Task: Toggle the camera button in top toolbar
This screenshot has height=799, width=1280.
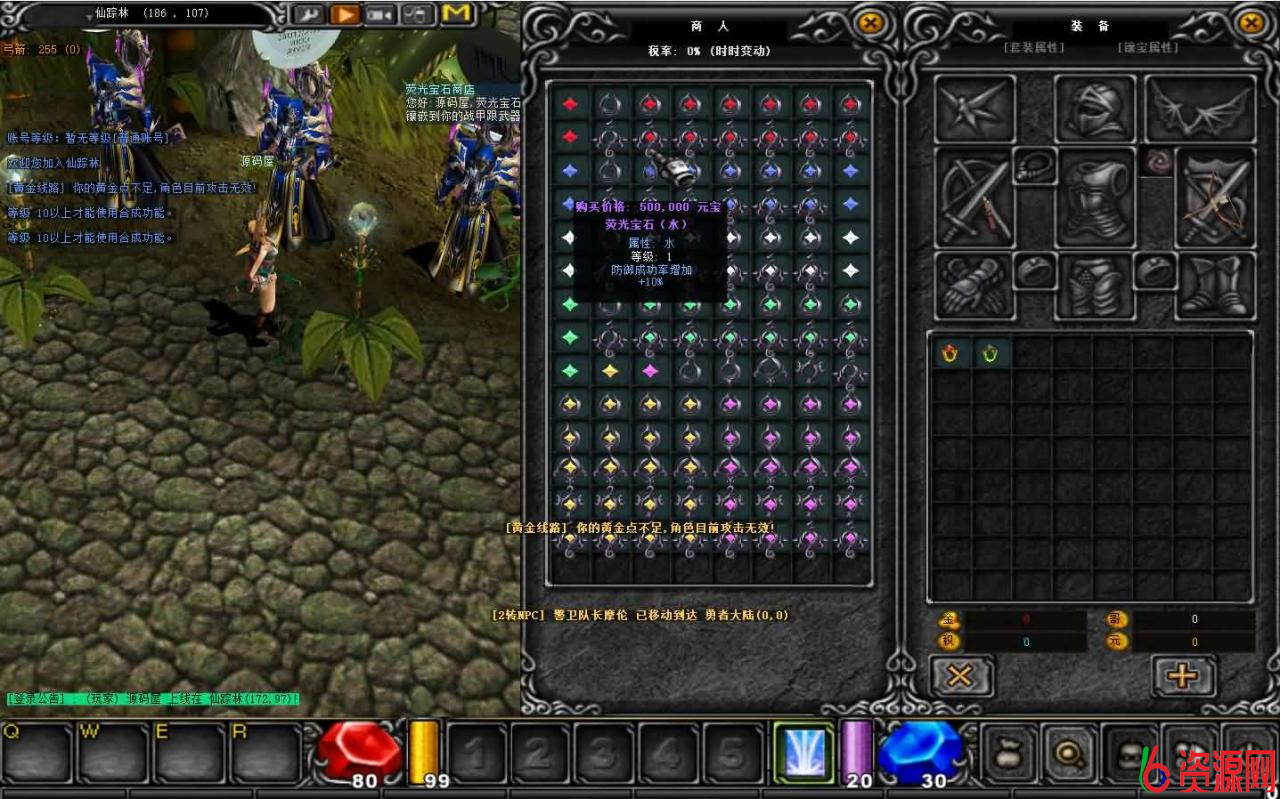Action: [x=381, y=14]
